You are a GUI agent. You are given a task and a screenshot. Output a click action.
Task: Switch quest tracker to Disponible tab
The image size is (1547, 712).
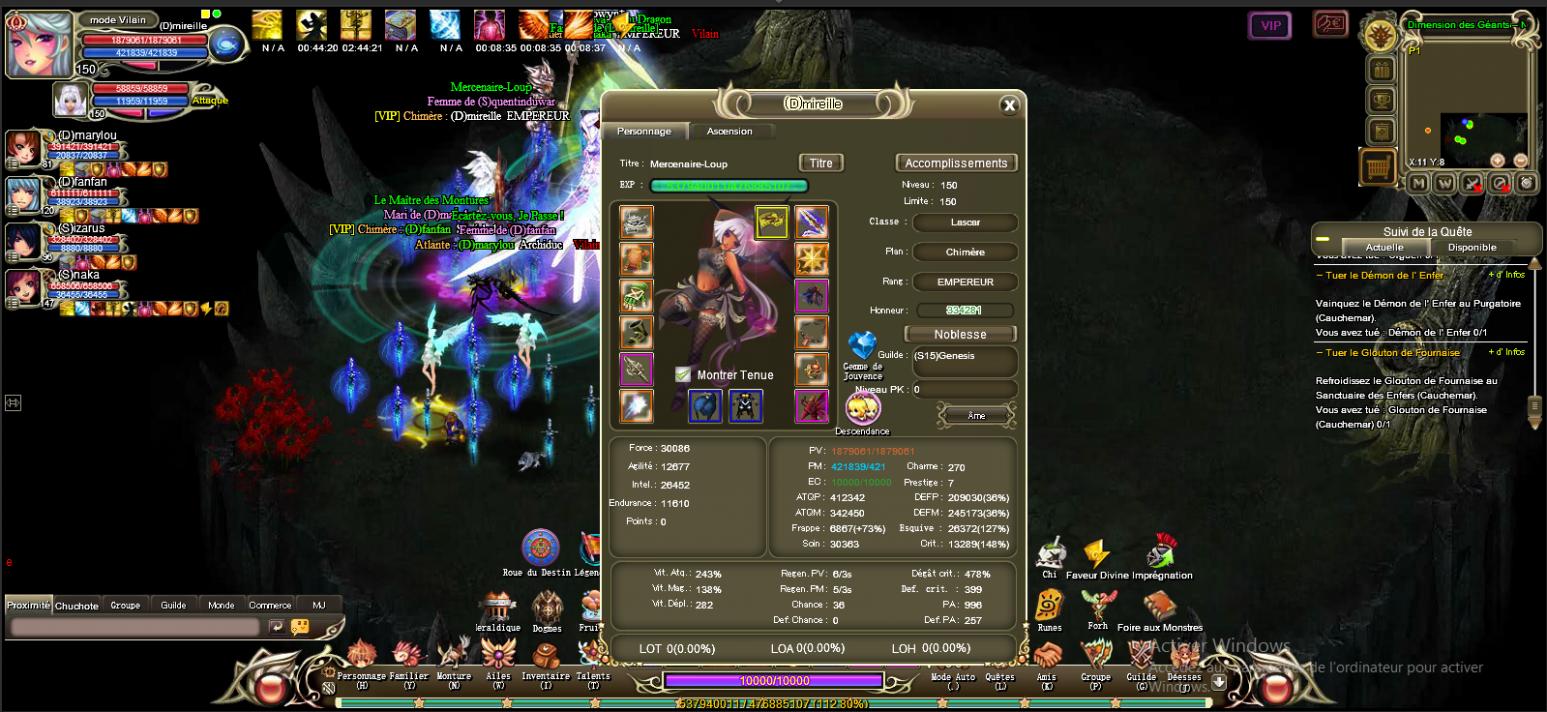[x=1472, y=247]
